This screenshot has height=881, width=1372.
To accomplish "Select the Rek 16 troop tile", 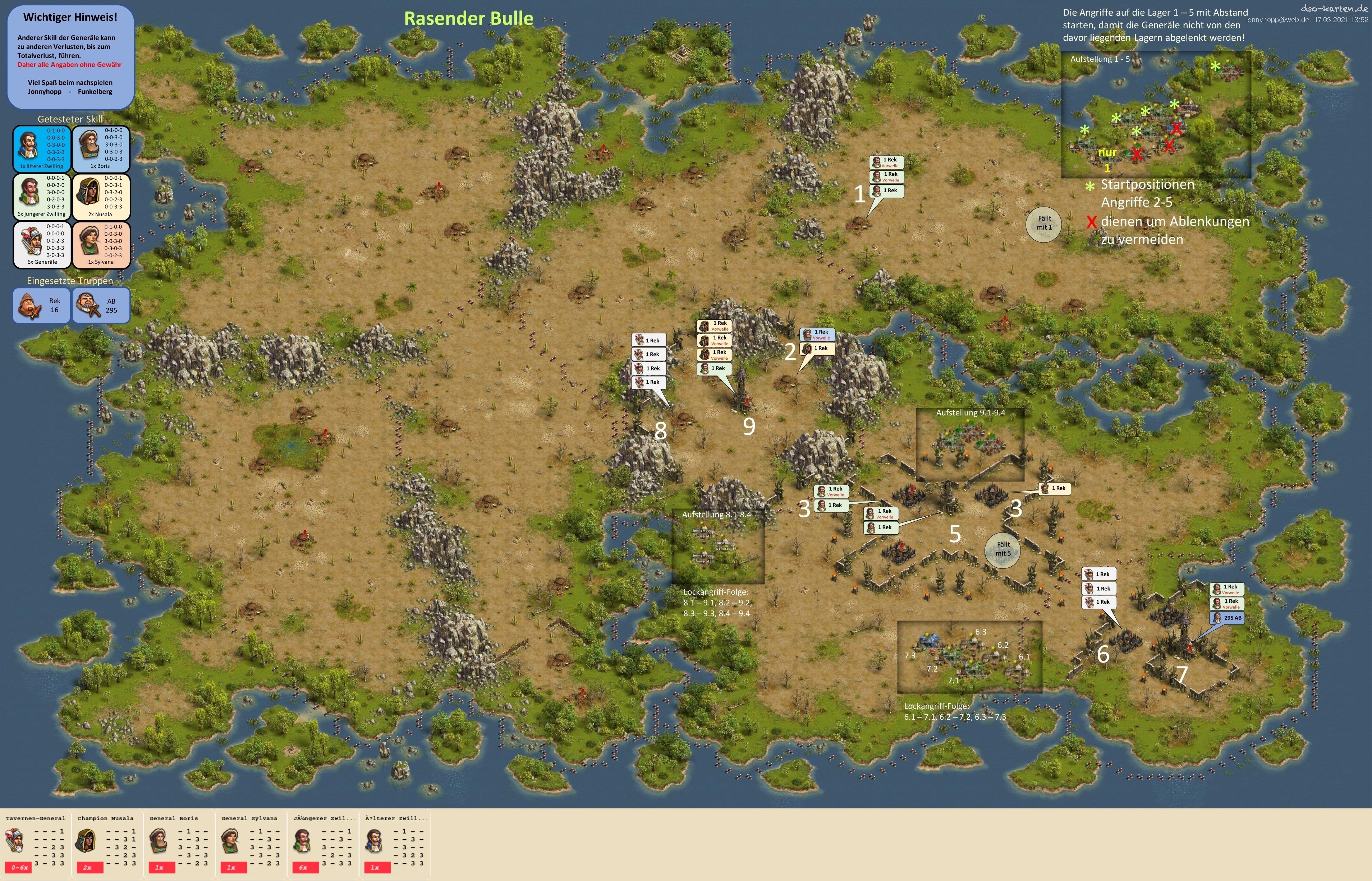I will click(x=42, y=305).
